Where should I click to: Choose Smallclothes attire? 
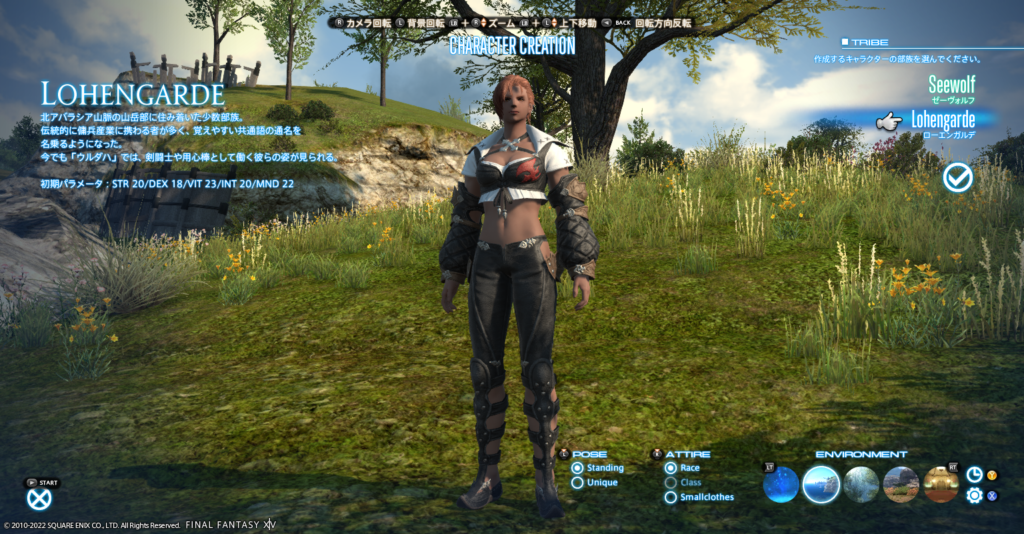tap(671, 497)
